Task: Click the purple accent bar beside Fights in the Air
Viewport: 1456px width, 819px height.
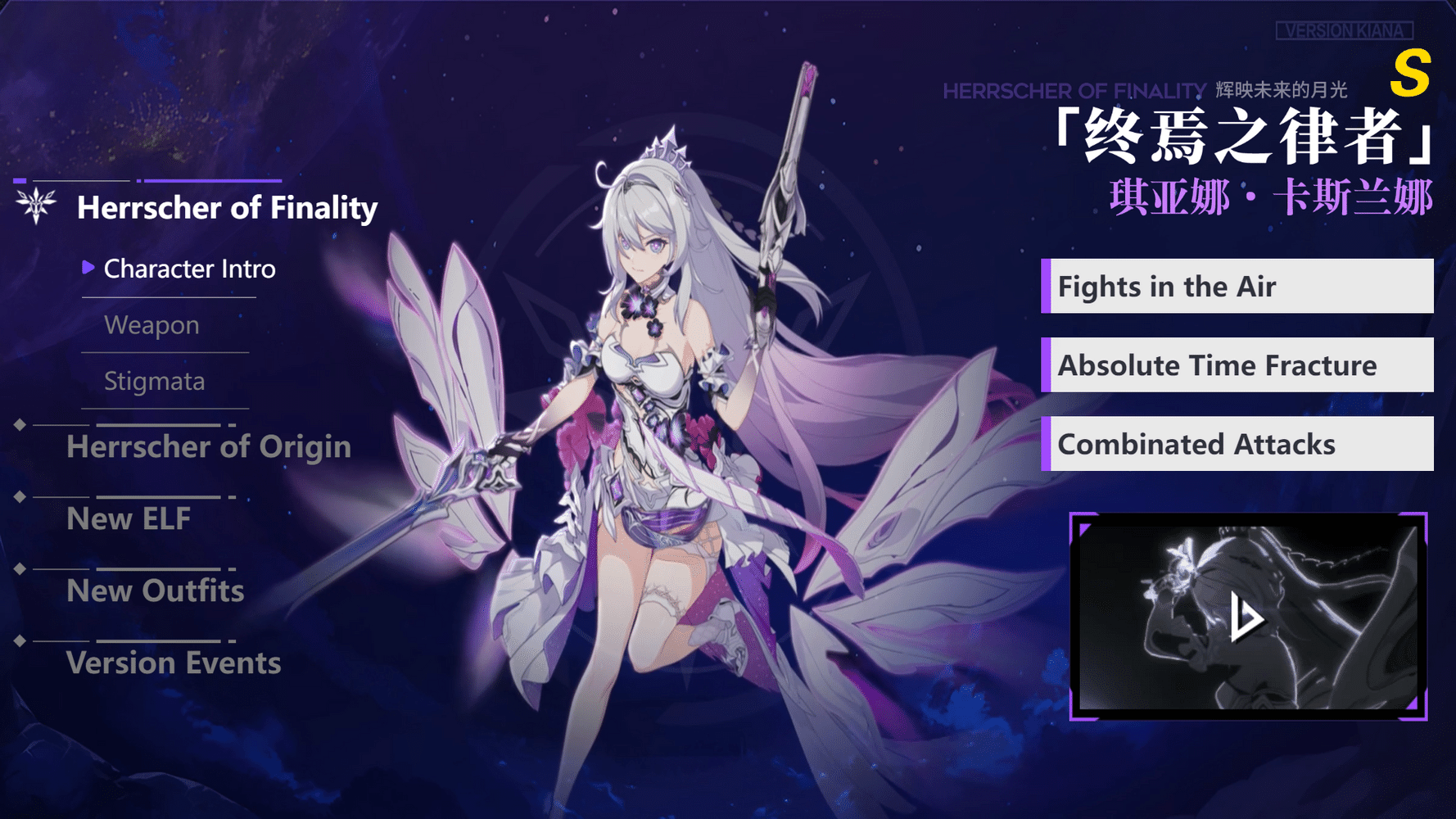Action: [x=1046, y=287]
